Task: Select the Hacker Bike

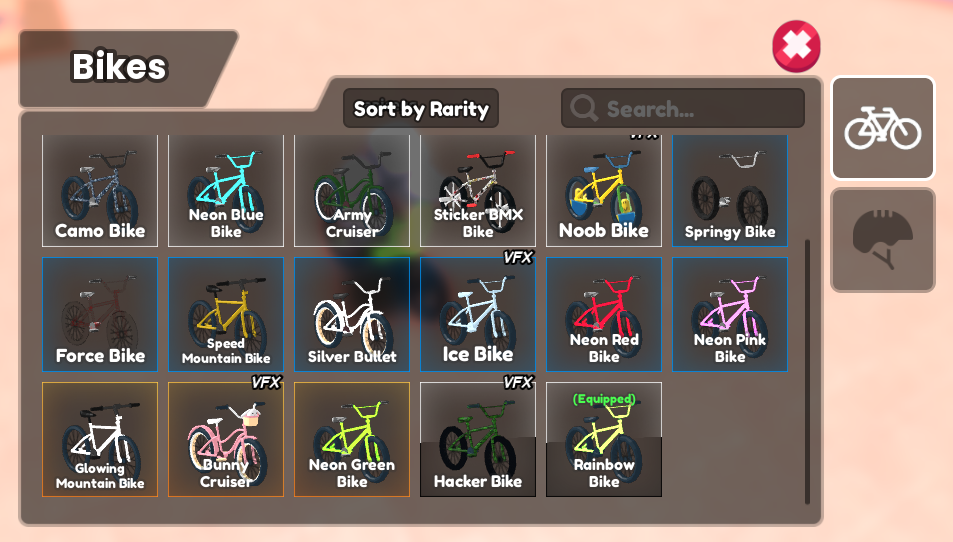Action: [478, 440]
